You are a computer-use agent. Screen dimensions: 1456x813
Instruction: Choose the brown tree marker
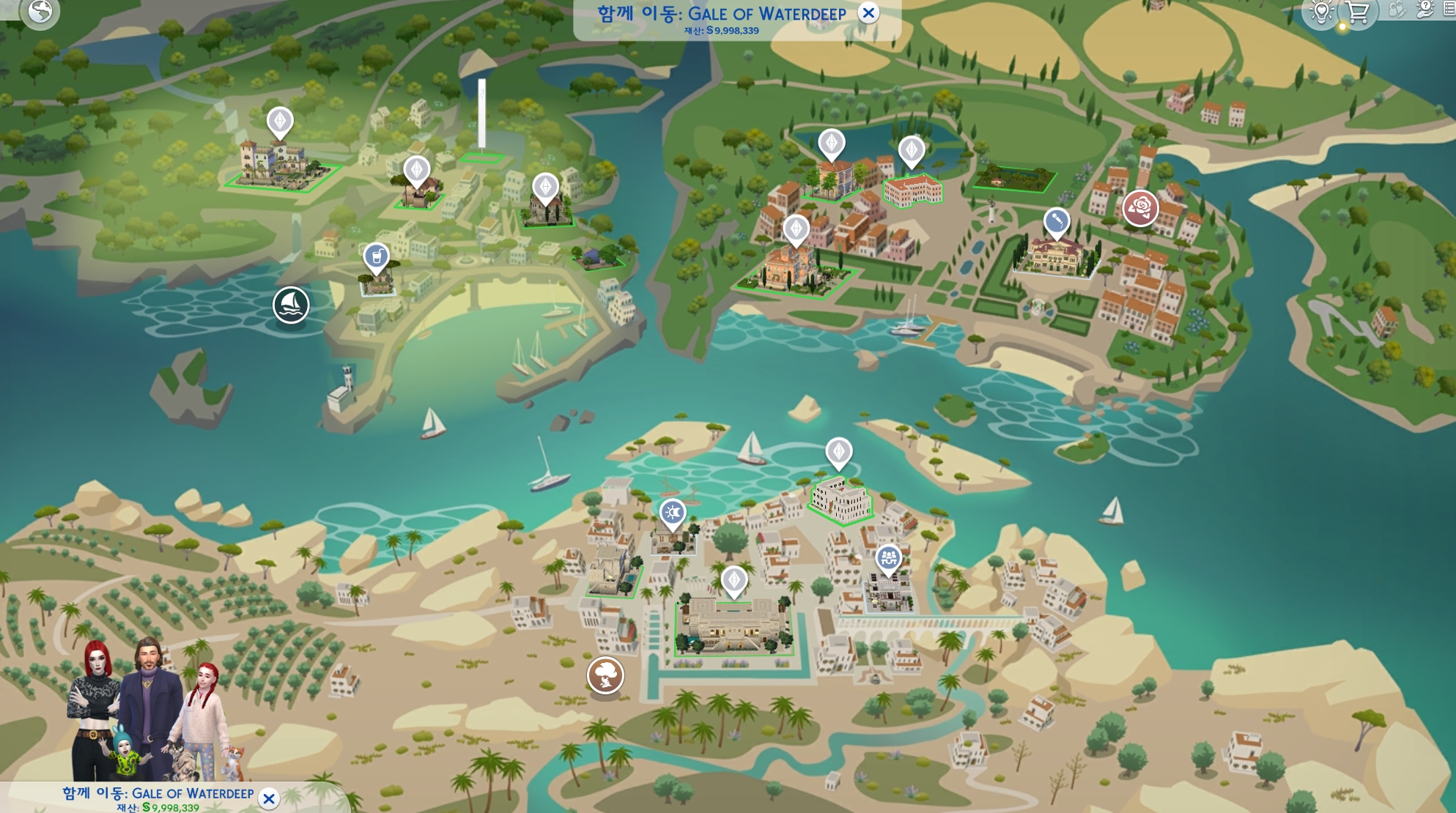605,675
